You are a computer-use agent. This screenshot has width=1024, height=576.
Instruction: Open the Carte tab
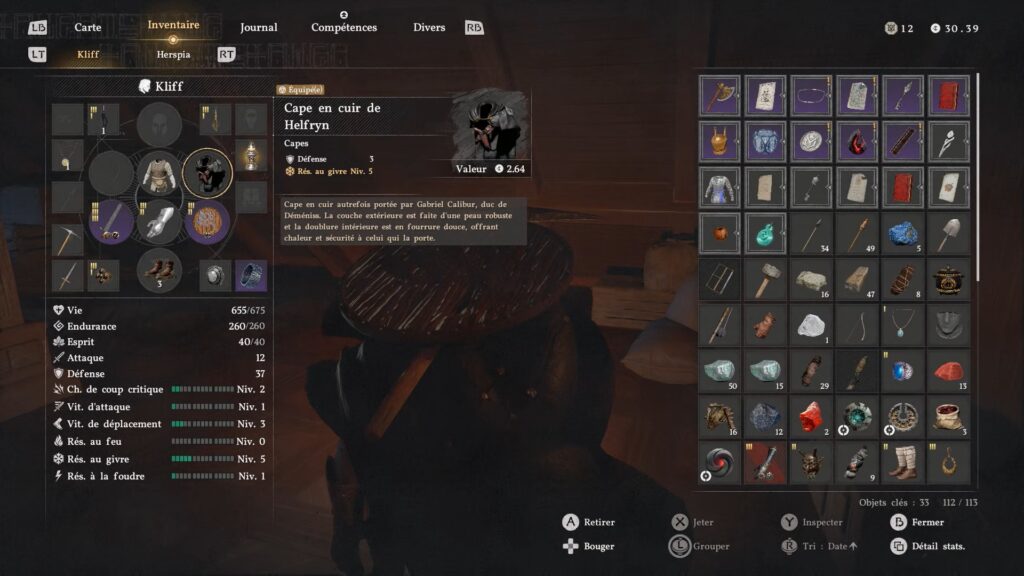click(88, 27)
